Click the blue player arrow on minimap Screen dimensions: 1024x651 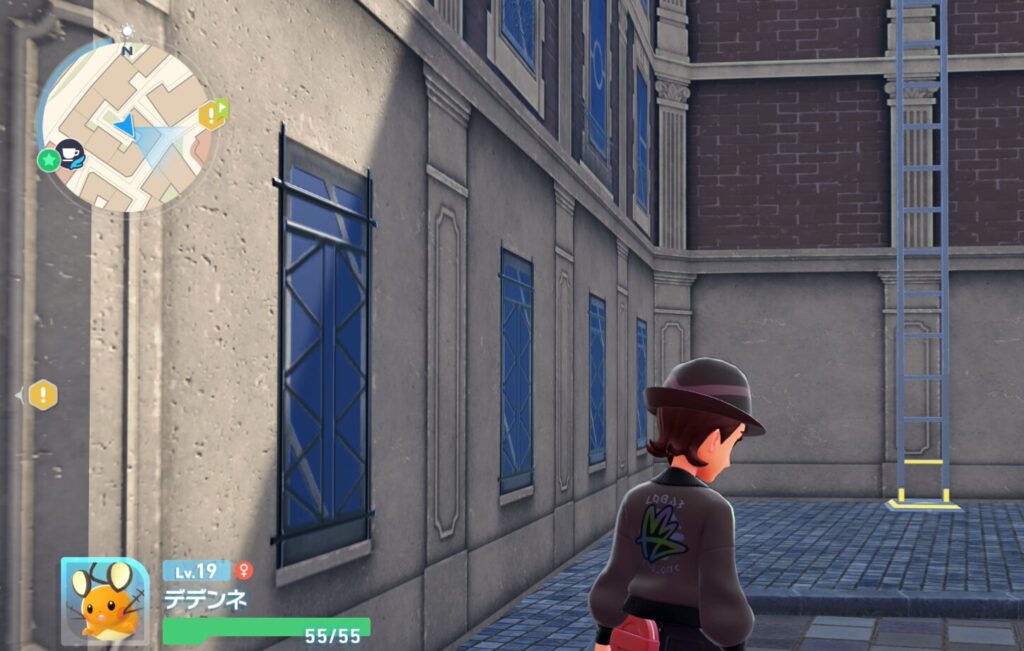[x=126, y=127]
